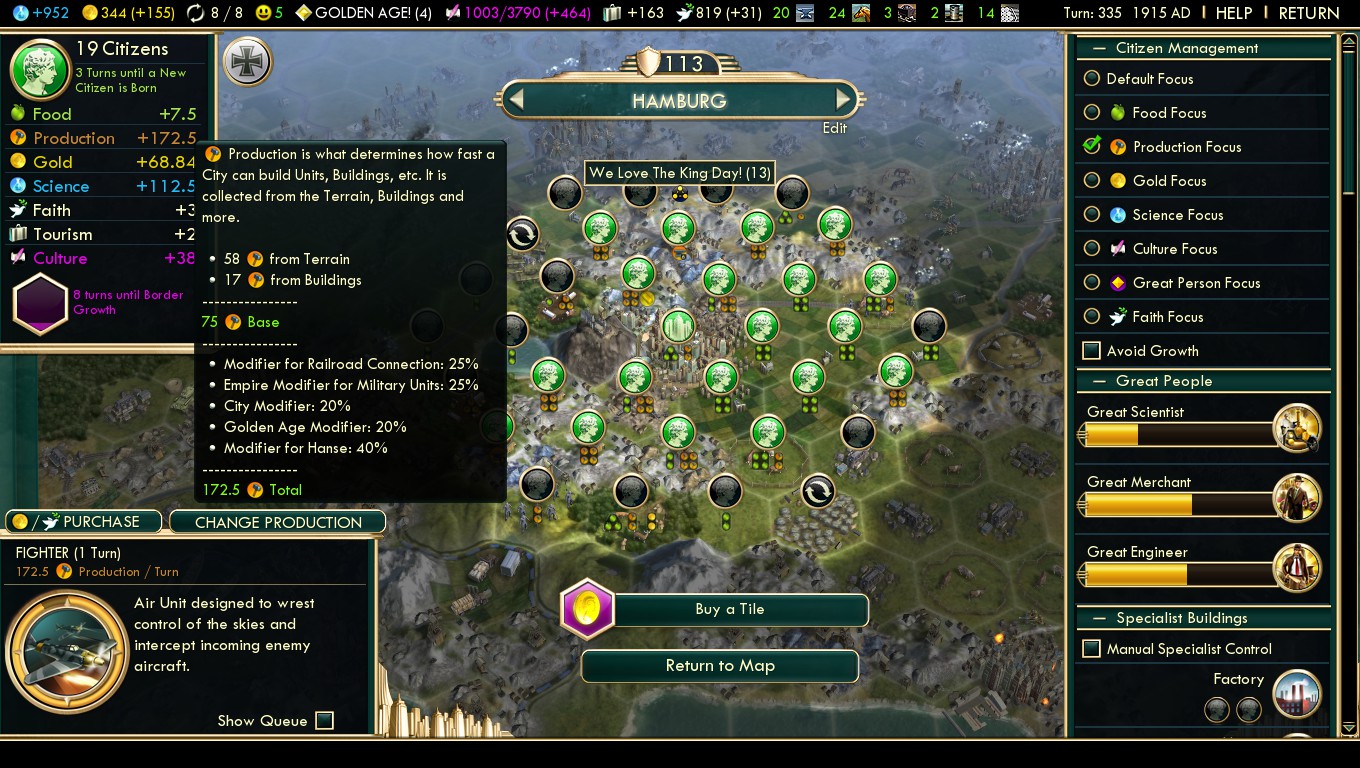Toggle the Show Queue checkbox

[324, 721]
